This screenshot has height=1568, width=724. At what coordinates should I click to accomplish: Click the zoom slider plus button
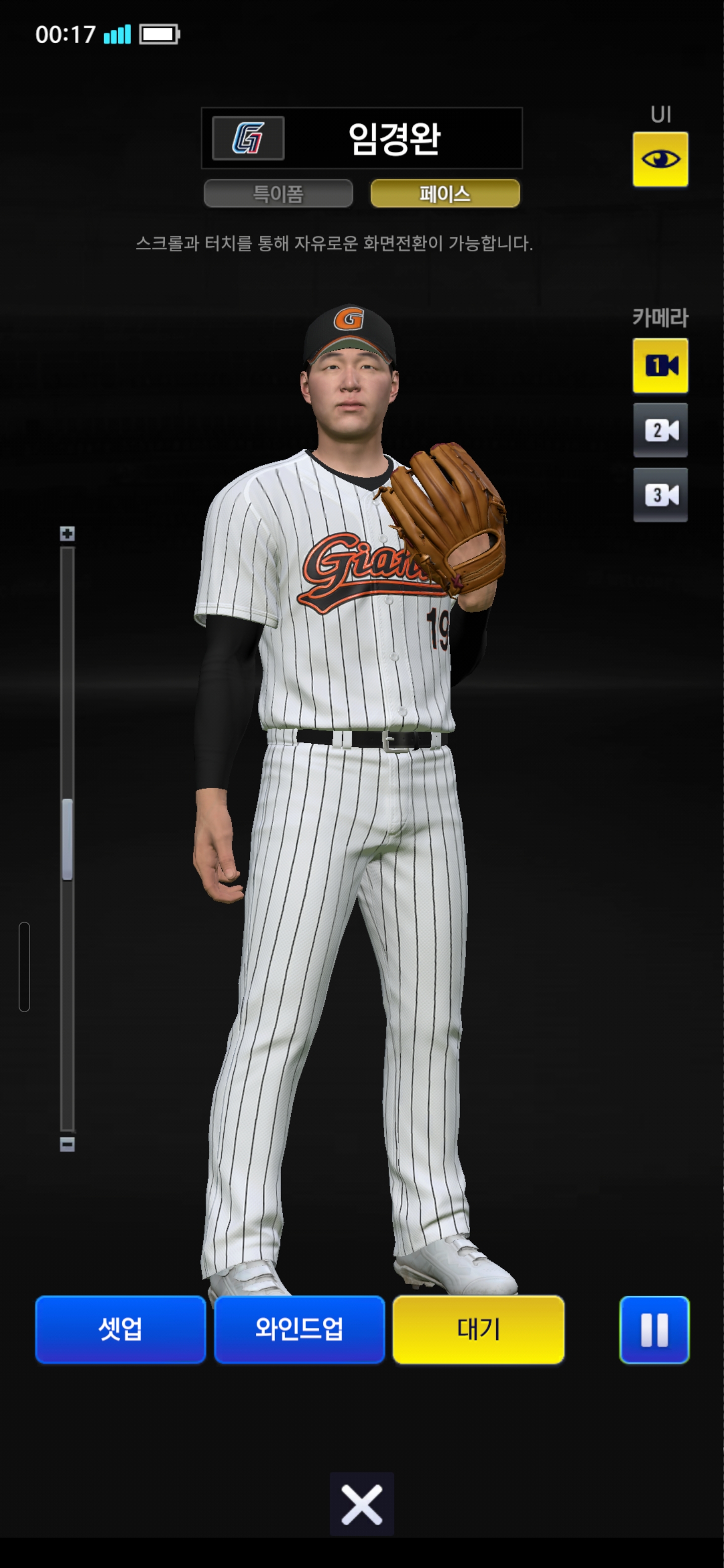(x=67, y=534)
